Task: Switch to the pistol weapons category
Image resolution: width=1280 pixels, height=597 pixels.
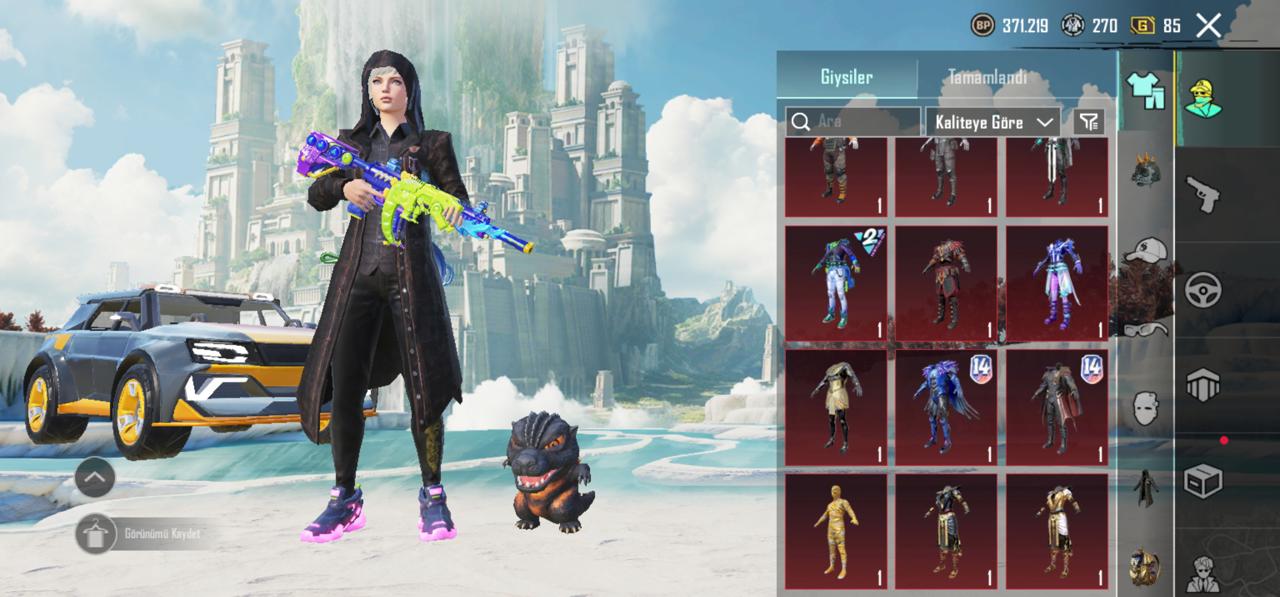Action: click(1203, 193)
